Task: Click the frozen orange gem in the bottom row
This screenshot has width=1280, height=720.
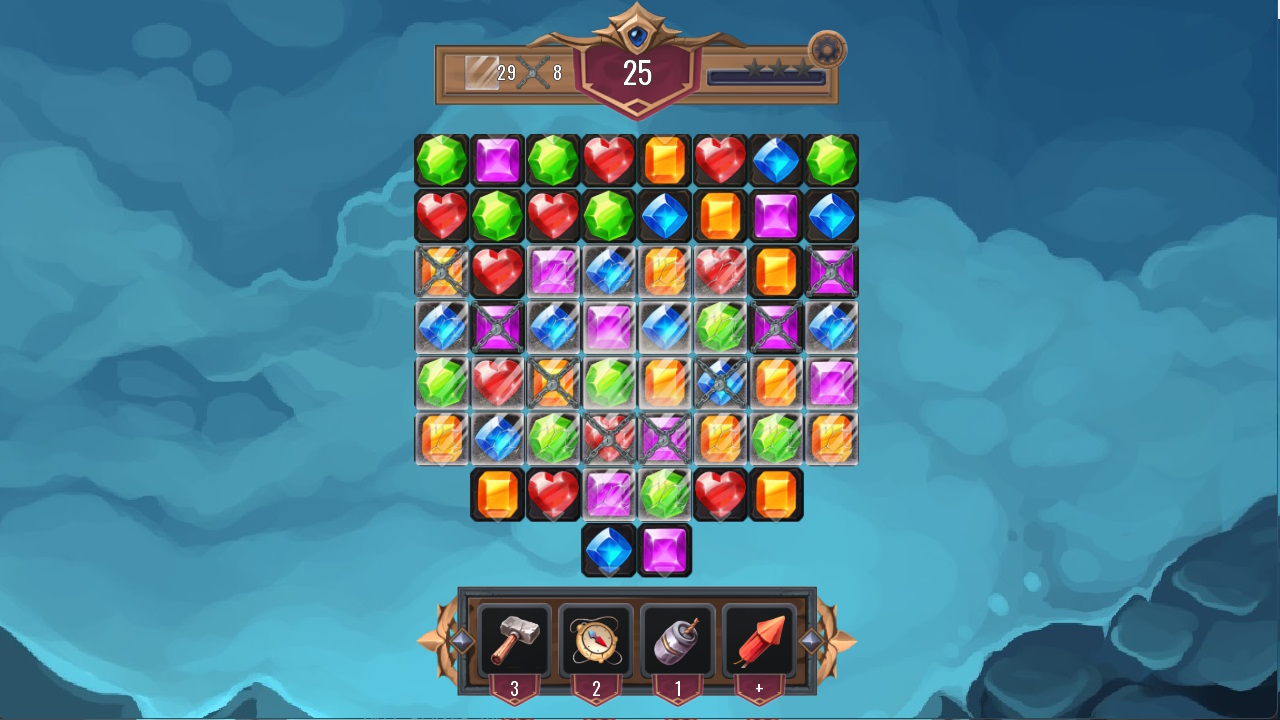Action: (x=441, y=438)
